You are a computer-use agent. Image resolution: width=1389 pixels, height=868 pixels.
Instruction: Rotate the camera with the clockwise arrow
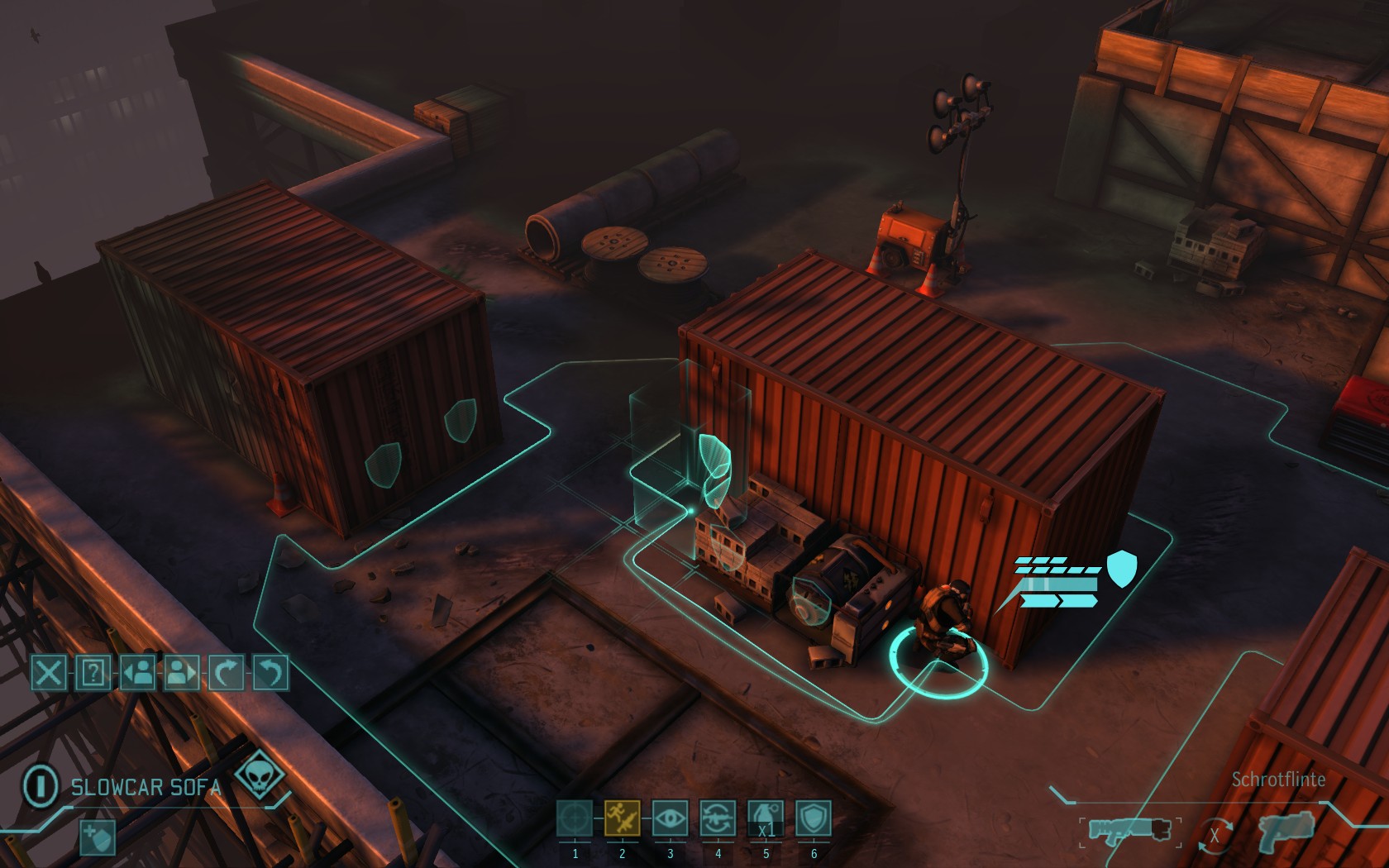226,673
